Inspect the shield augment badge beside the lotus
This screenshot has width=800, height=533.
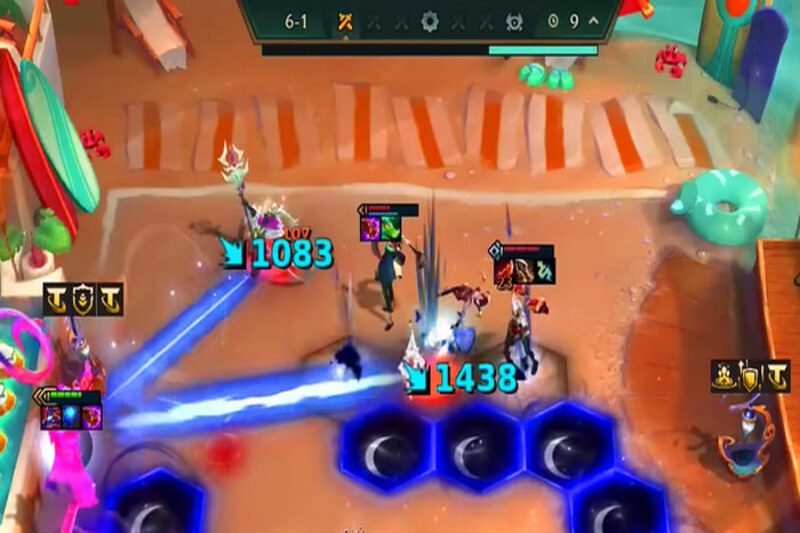[x=749, y=376]
